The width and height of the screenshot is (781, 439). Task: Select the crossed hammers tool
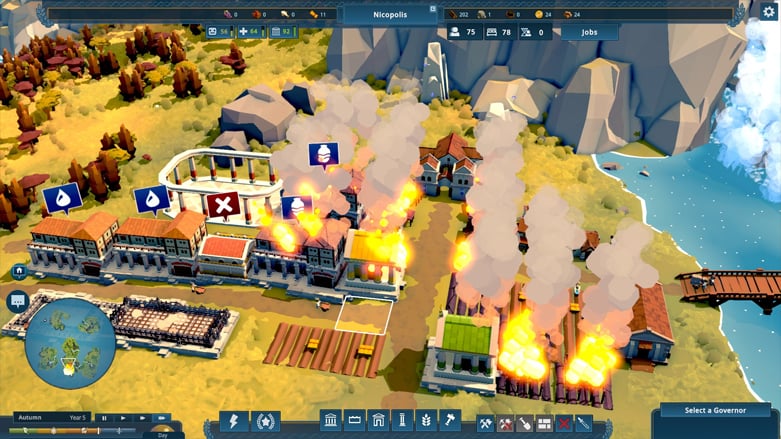486,423
